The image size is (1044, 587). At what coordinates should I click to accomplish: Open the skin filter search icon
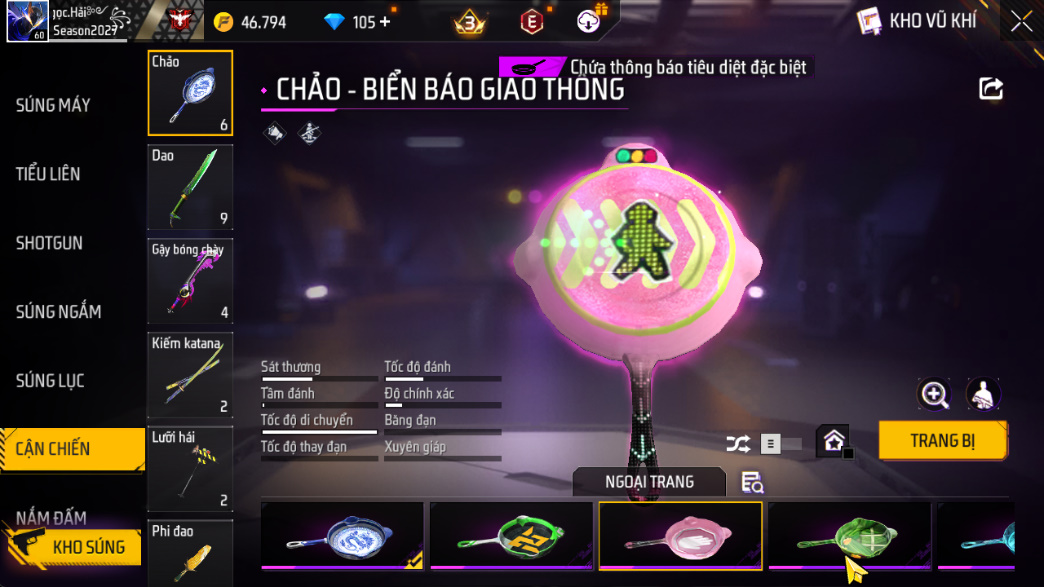pos(752,482)
